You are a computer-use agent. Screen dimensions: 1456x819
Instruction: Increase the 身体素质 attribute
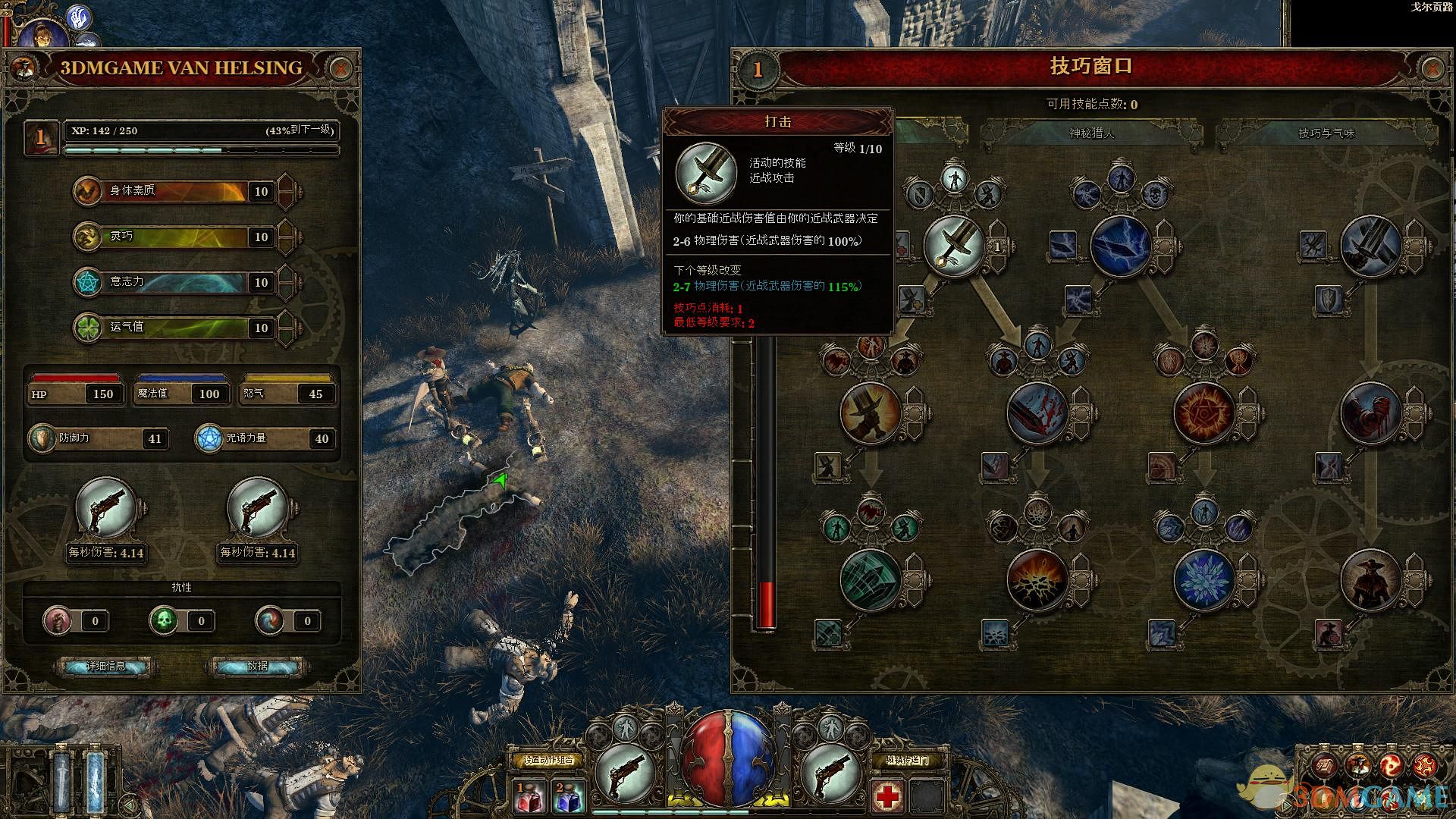[x=287, y=191]
